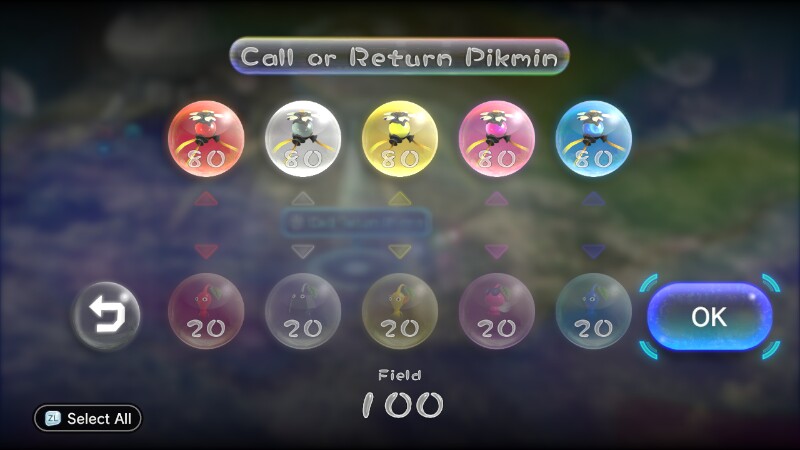Click the red down arrow to call Pikmin
The image size is (800, 450).
(206, 251)
